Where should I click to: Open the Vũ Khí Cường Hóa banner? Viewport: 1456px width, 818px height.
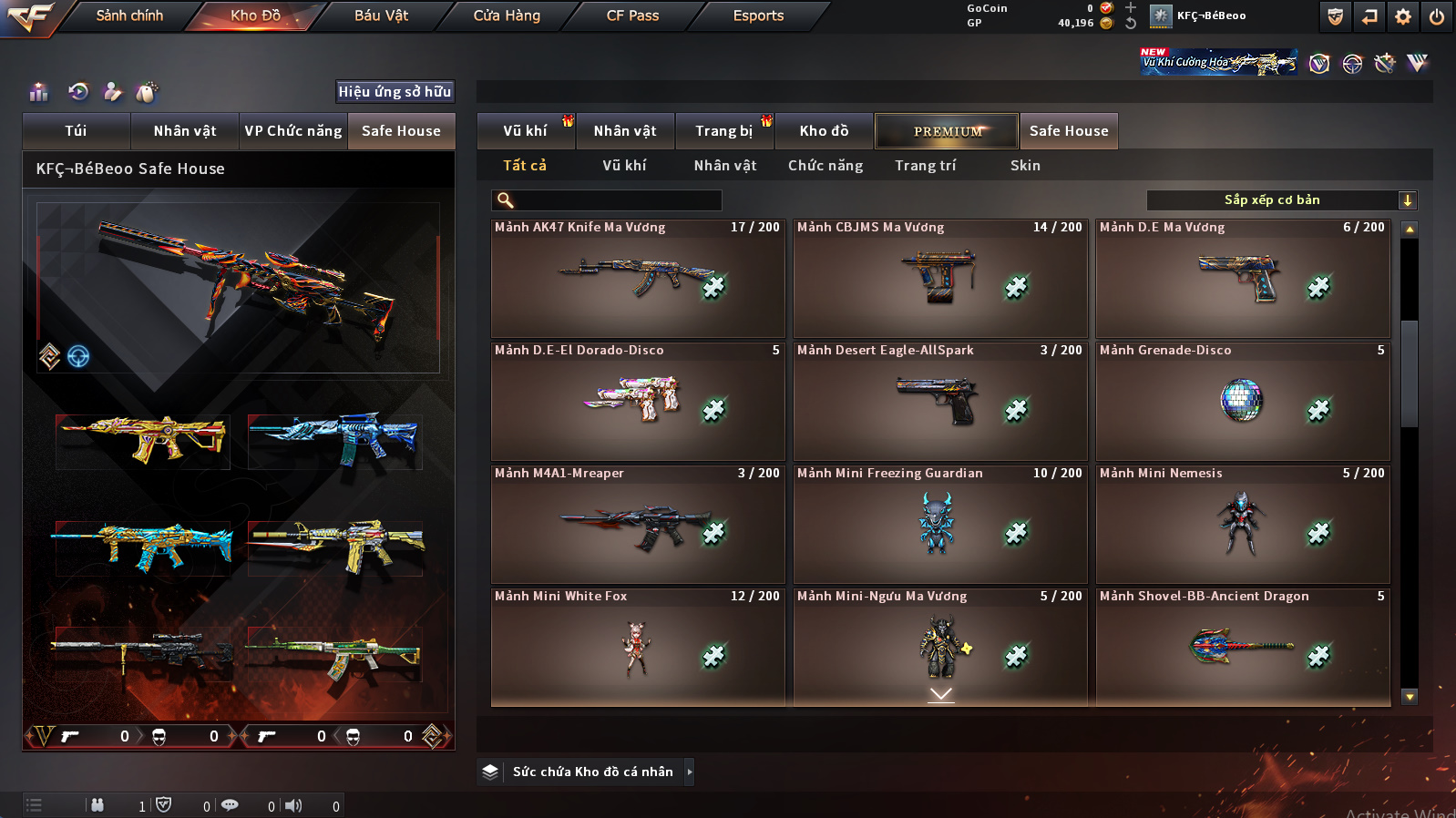coord(1218,62)
